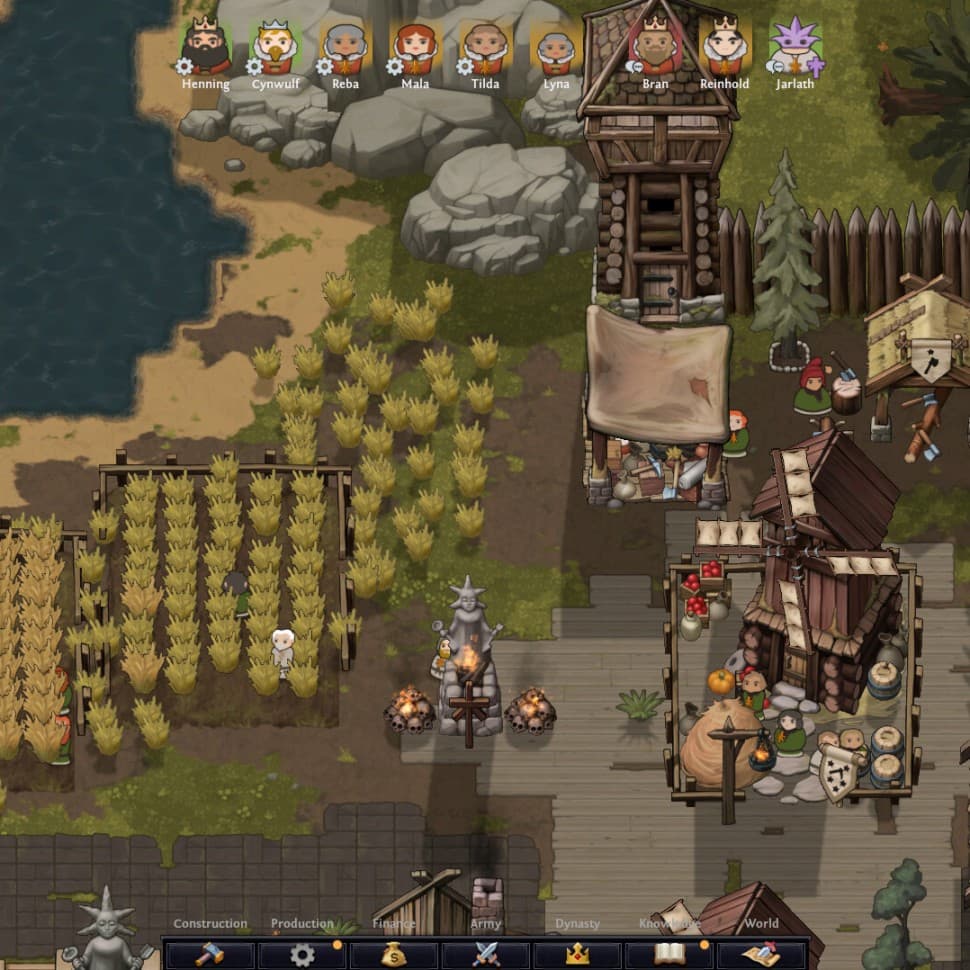Click the stone statue icon beside the toolbar

pyautogui.click(x=107, y=930)
